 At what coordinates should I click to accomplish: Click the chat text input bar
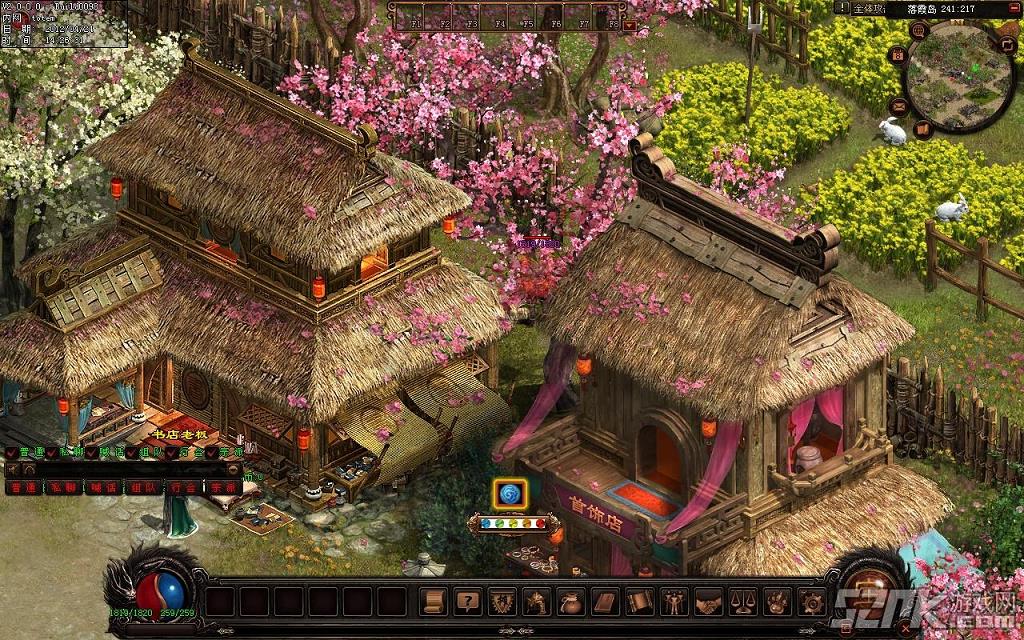point(120,470)
